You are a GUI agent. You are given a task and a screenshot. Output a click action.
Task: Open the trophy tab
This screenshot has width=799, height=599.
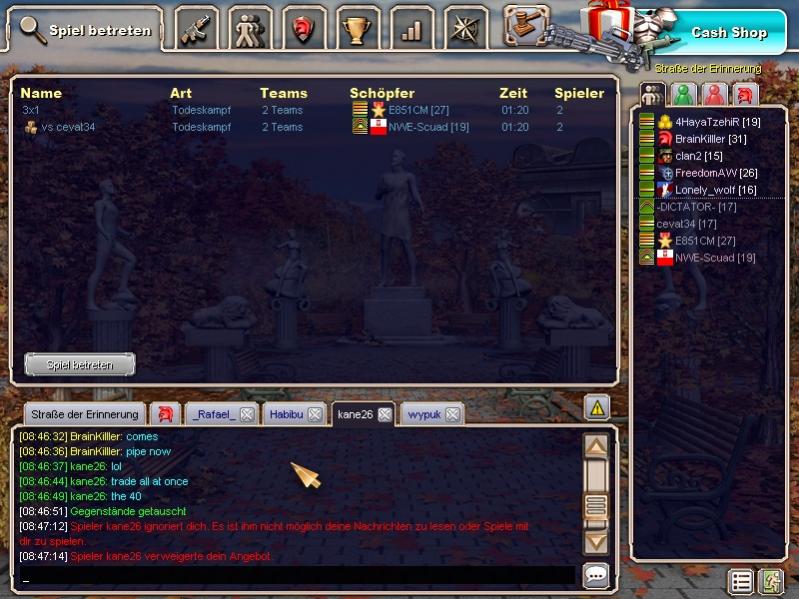(357, 30)
